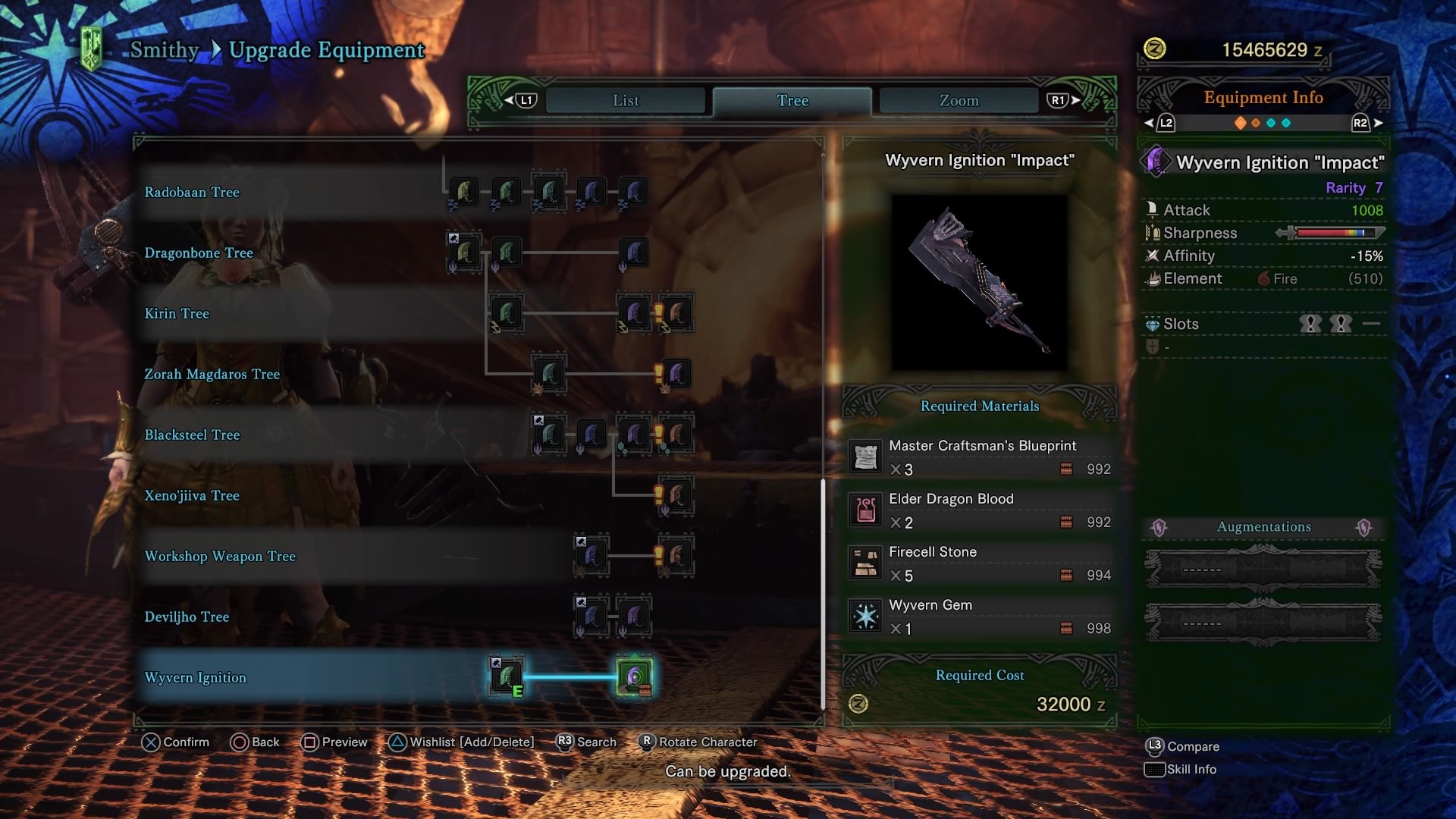The image size is (1456, 819).
Task: Click the Elder Dragon Blood material icon
Action: [864, 509]
